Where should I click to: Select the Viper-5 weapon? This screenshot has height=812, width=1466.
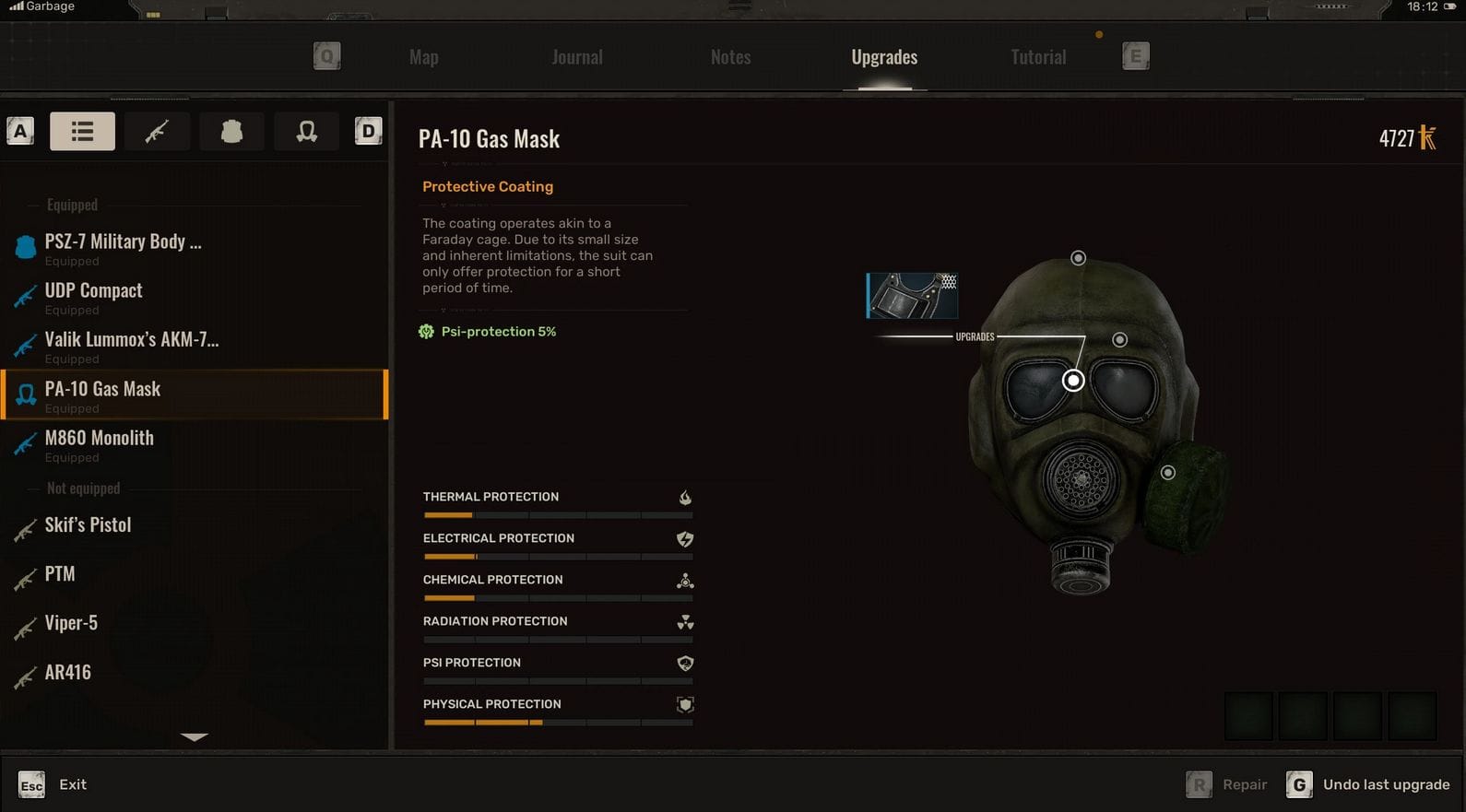(71, 623)
